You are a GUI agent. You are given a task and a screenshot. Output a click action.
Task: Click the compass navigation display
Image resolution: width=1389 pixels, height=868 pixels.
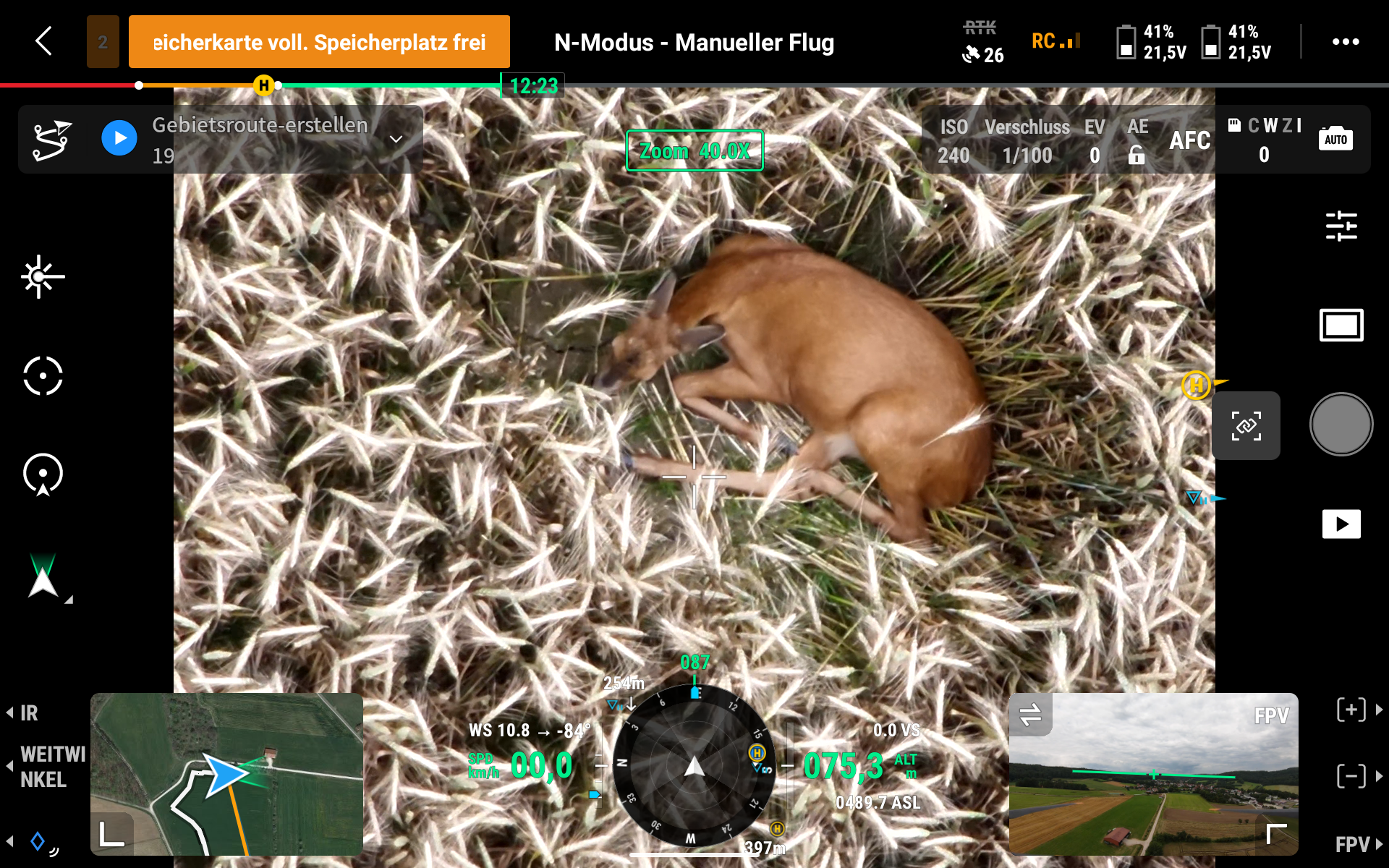694,765
